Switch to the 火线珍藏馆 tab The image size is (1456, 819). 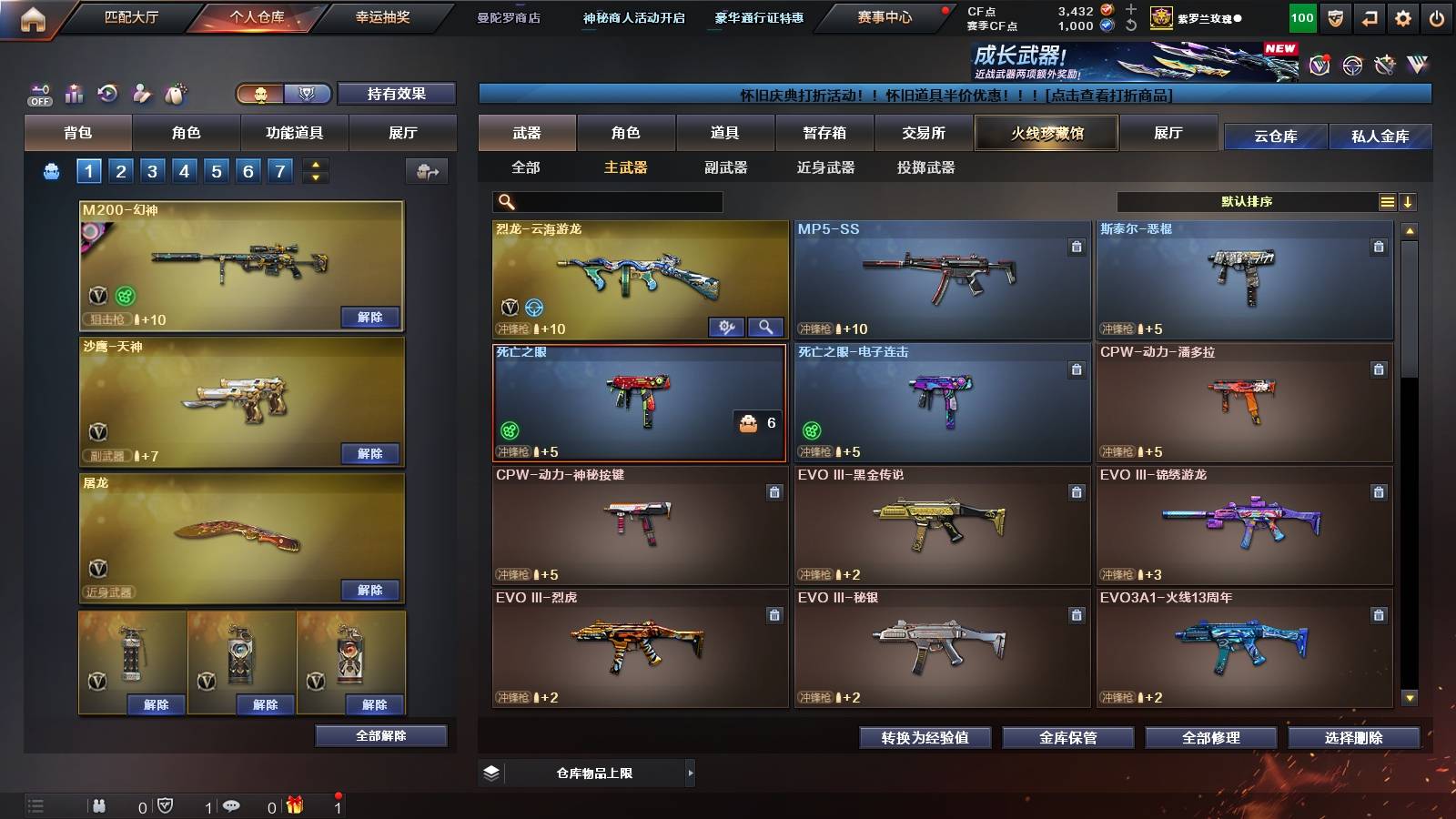point(1046,133)
